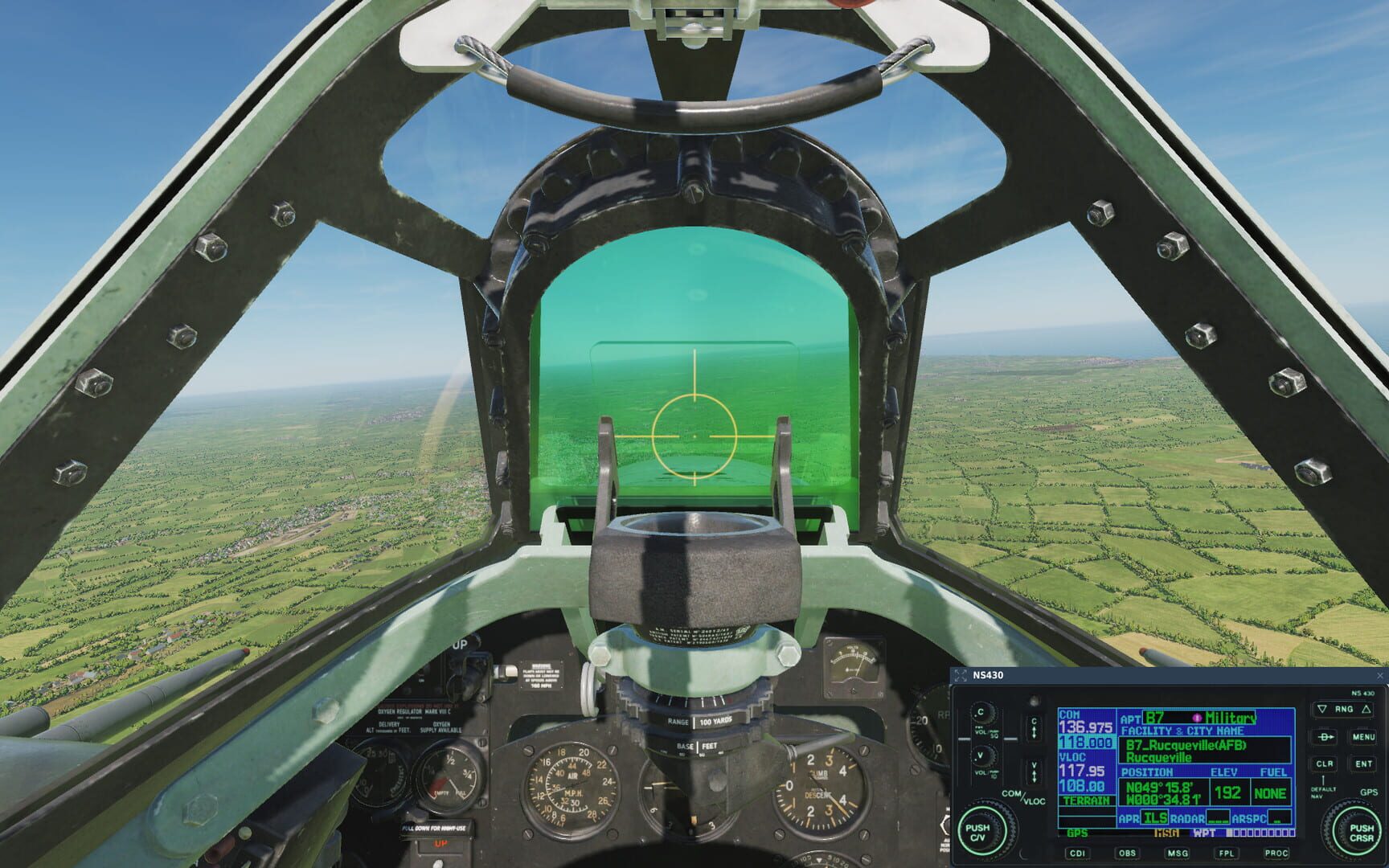Screen dimensions: 1389x868
Task: Click the RNG down arrow to zoom out
Action: (x=1321, y=709)
